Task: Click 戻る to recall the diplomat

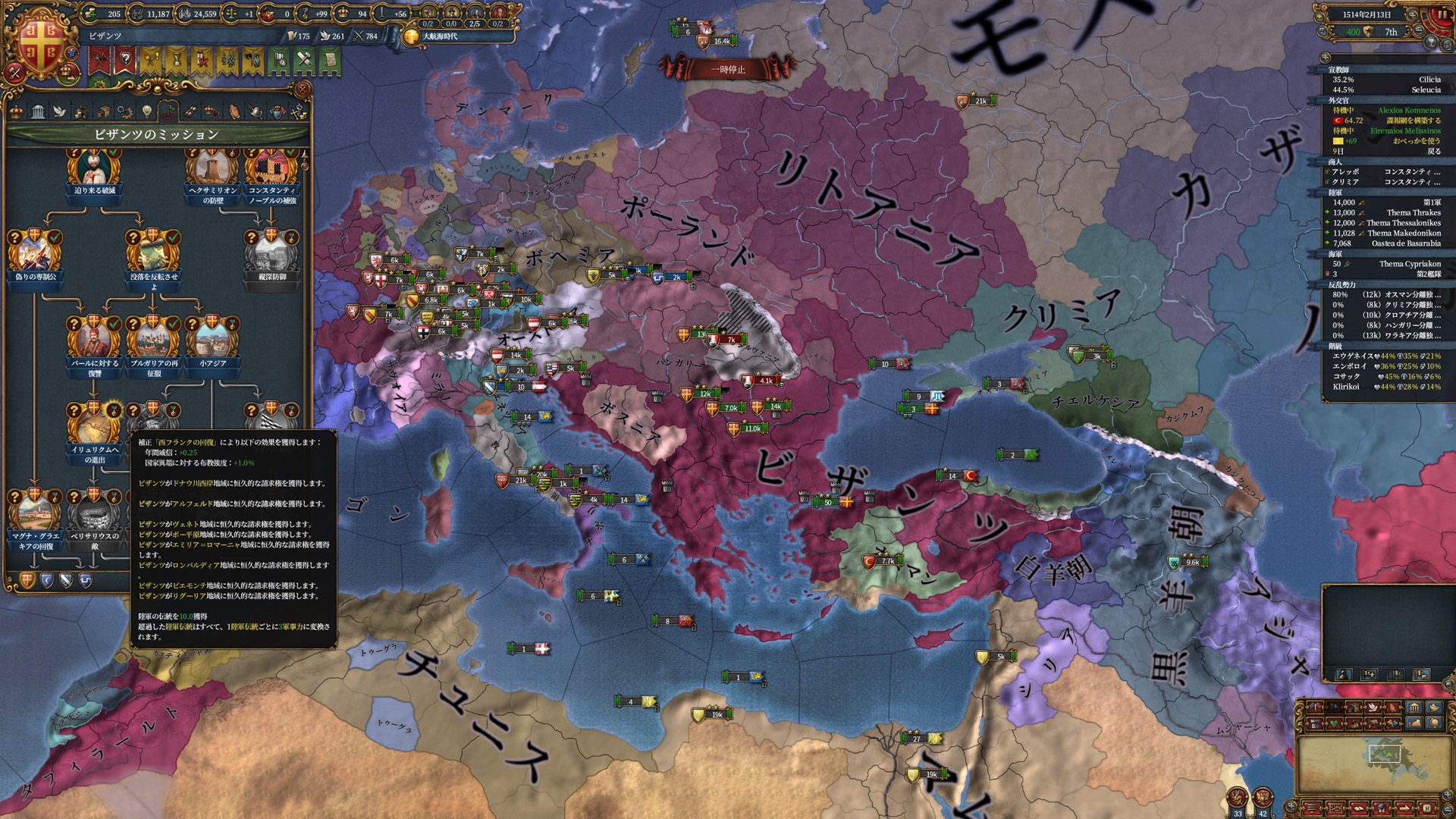Action: point(1434,152)
